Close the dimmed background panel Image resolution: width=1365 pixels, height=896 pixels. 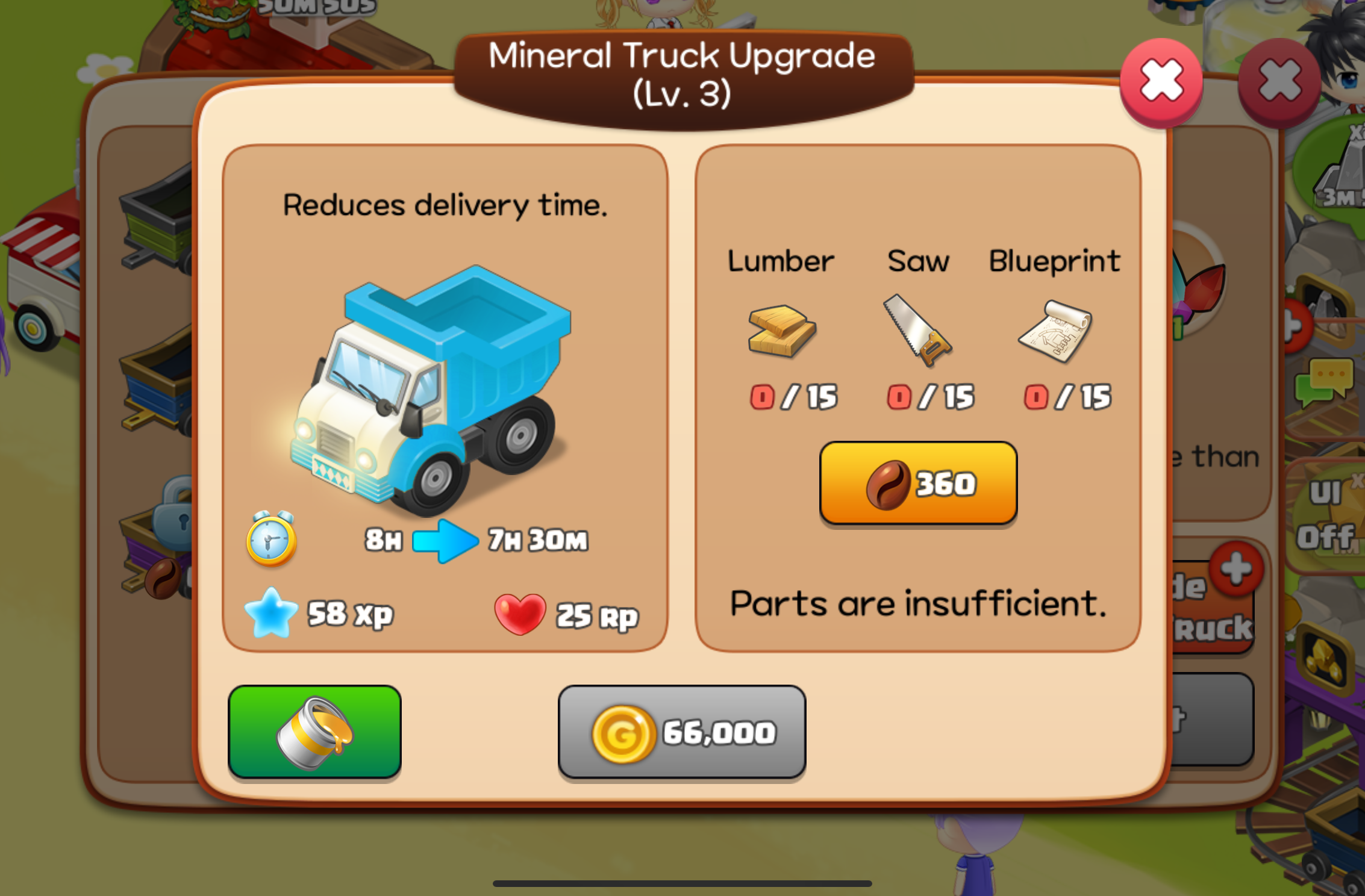(1279, 82)
